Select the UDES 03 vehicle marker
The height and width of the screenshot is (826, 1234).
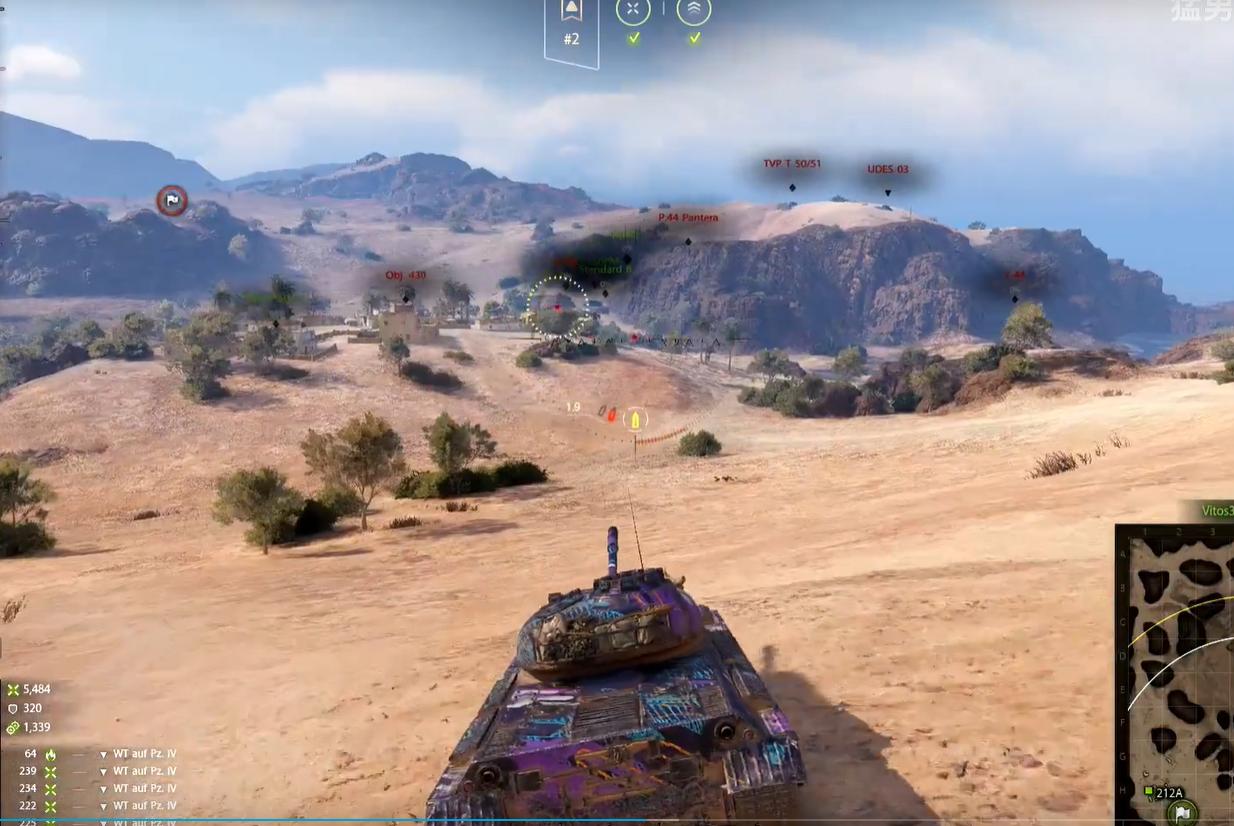tap(888, 170)
